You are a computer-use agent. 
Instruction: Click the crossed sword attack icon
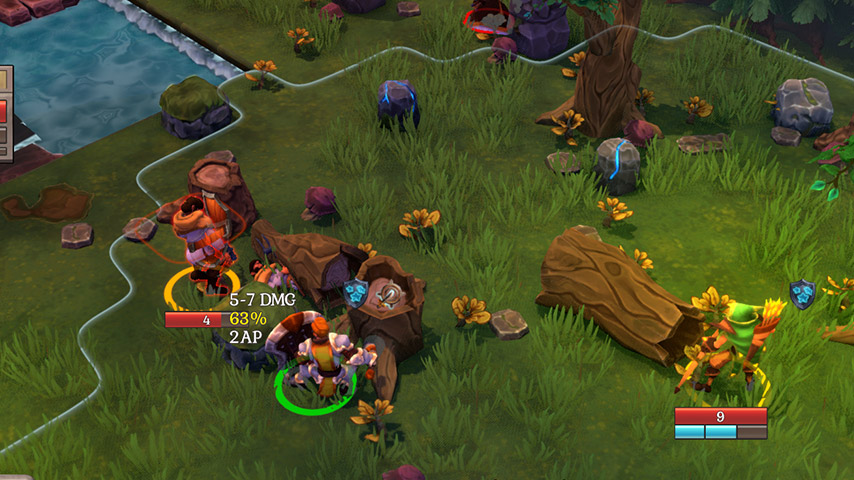click(389, 294)
